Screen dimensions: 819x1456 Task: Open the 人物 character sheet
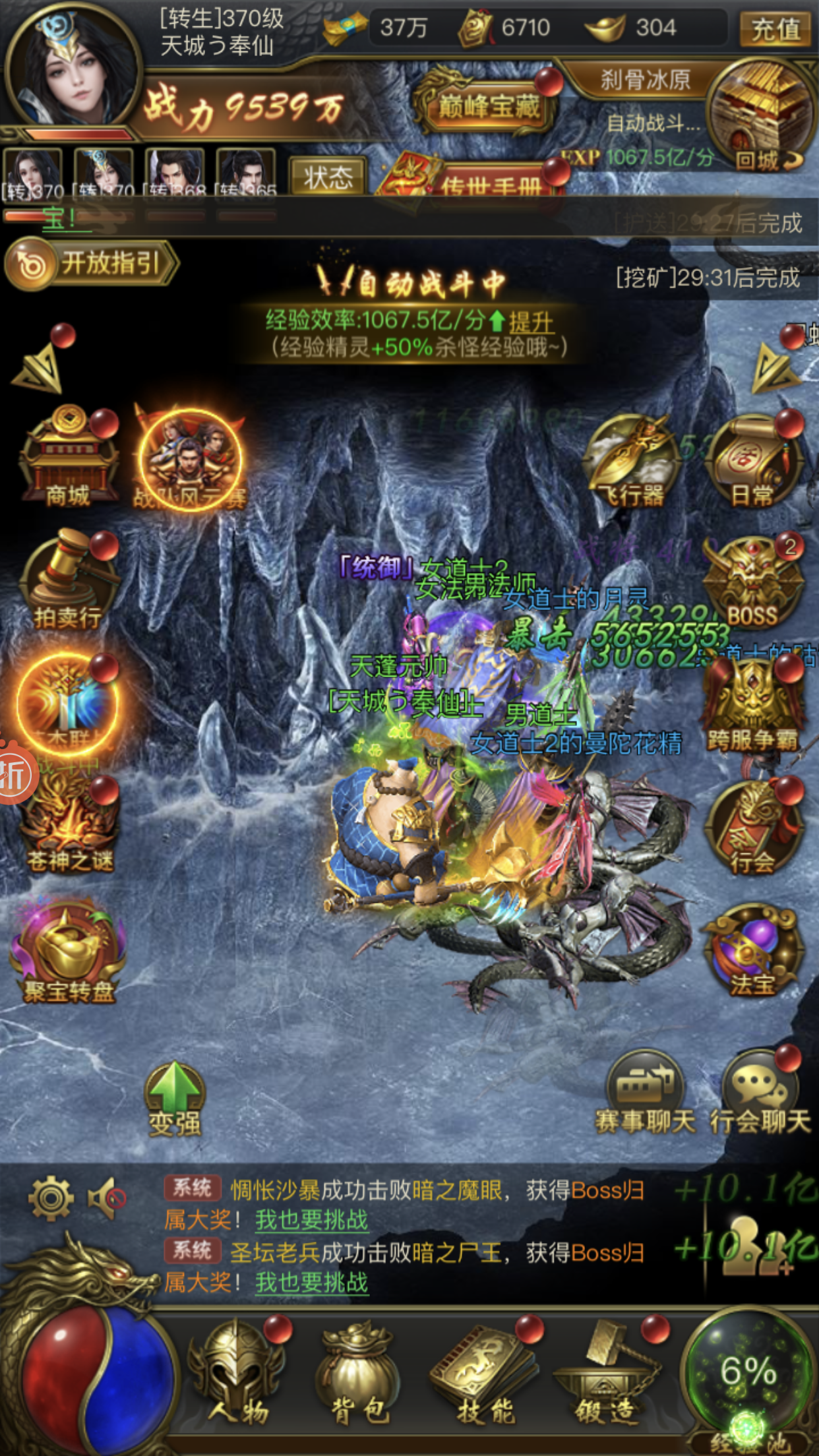coord(239,1372)
